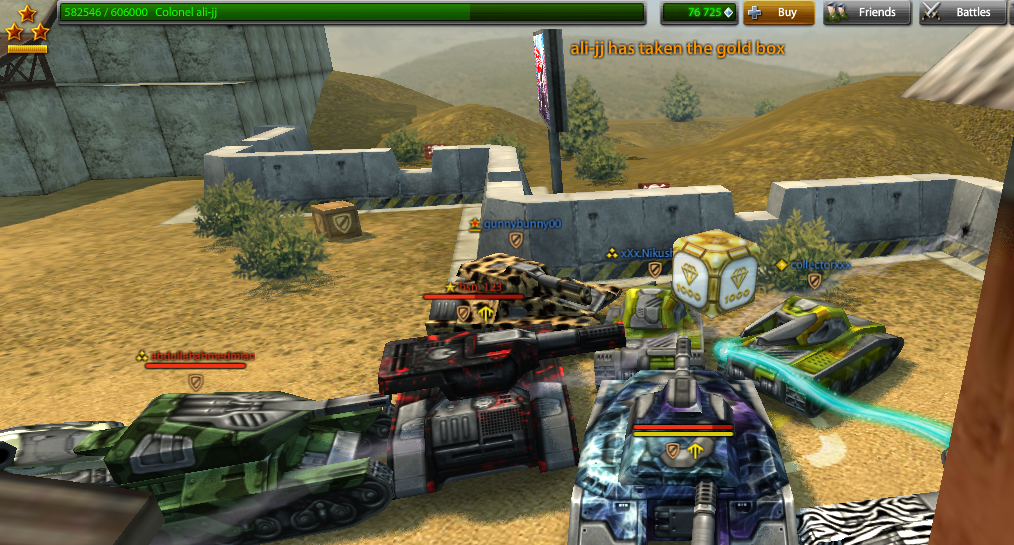
Task: Show the Friends list
Action: point(866,13)
